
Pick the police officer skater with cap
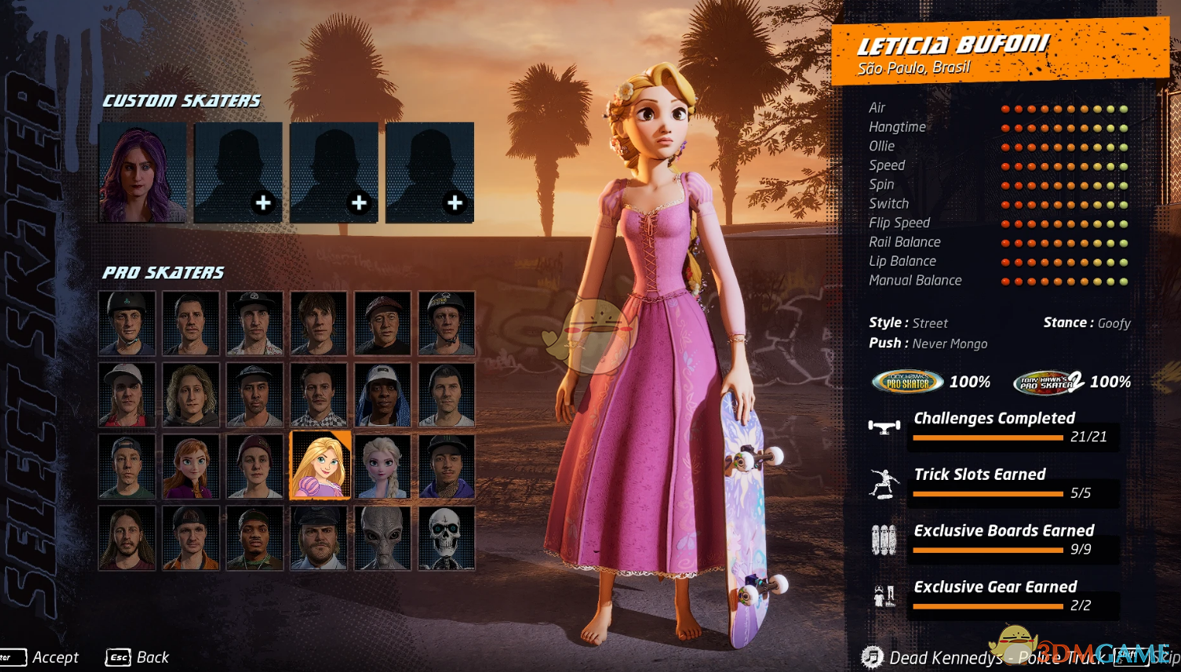[x=319, y=538]
